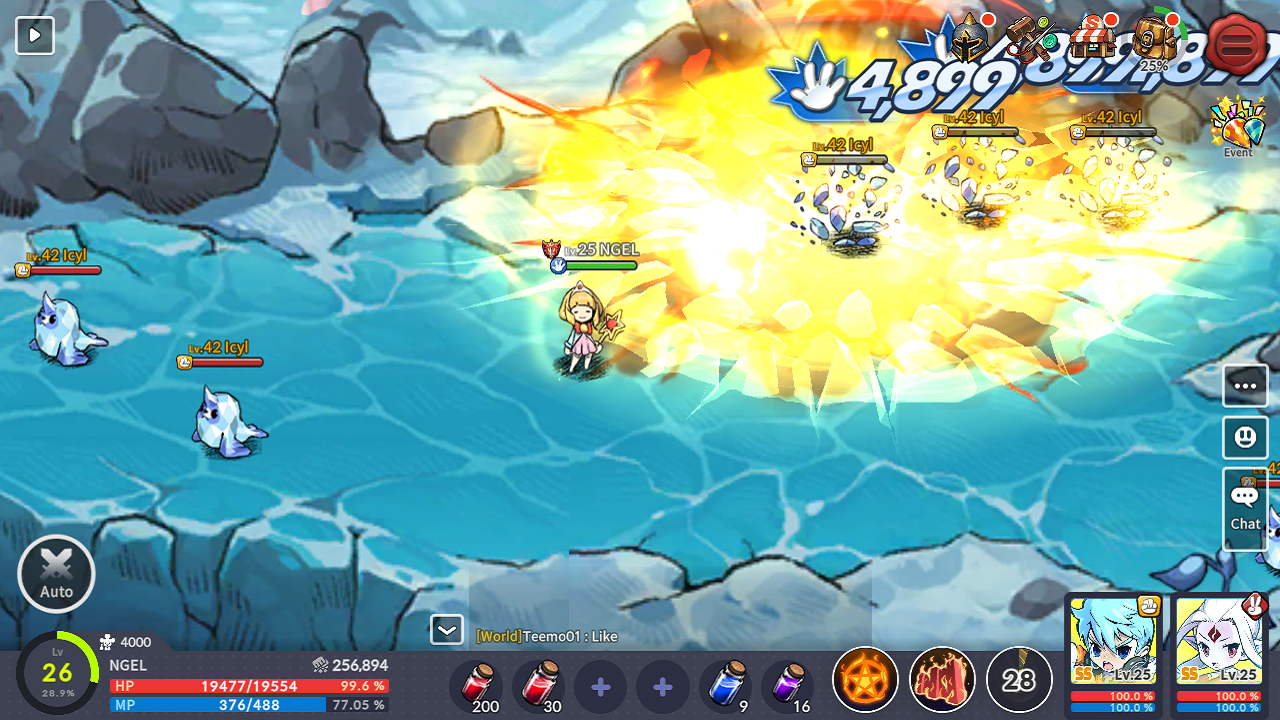Open the red seal main menu

[x=1237, y=42]
